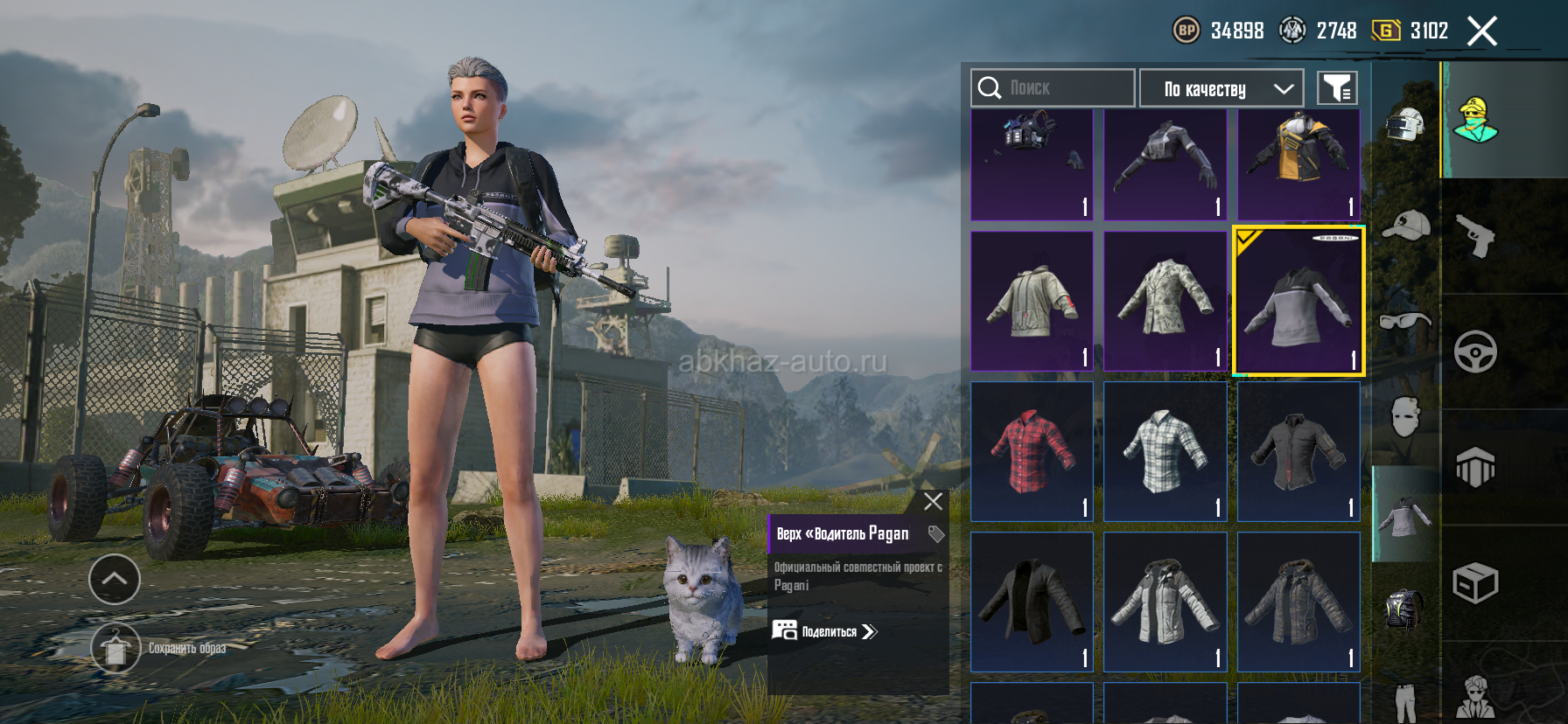Close the inventory with the top X
Image resolution: width=1568 pixels, height=724 pixels.
click(1481, 31)
